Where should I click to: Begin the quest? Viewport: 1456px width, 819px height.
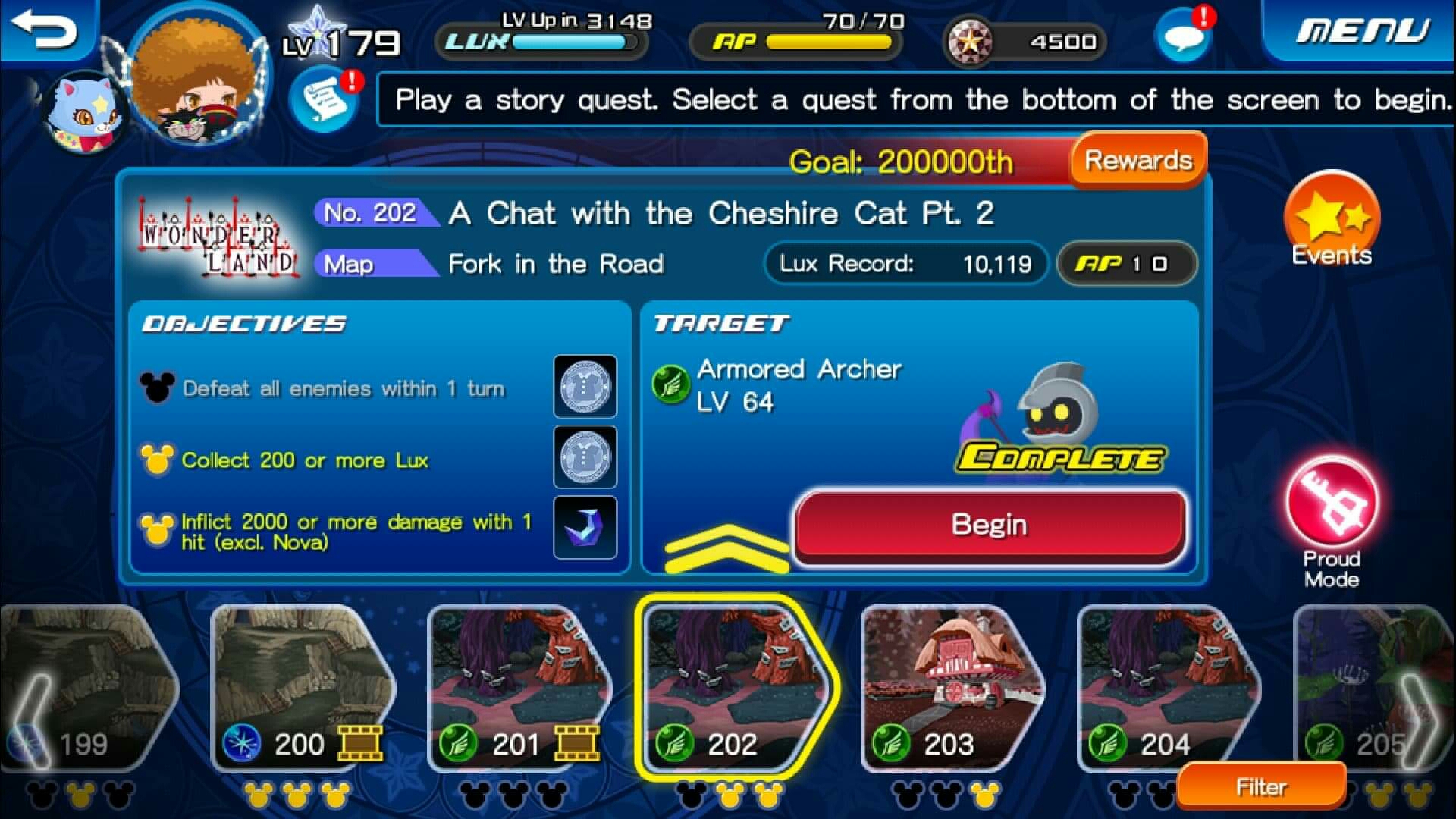[x=989, y=525]
